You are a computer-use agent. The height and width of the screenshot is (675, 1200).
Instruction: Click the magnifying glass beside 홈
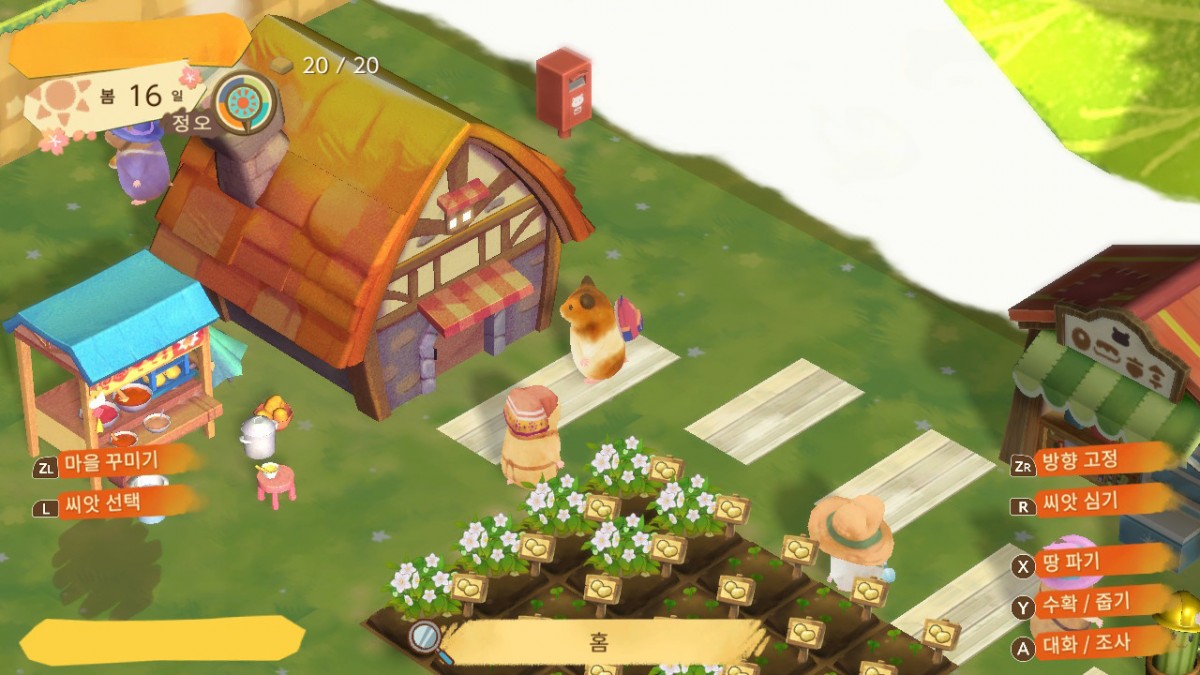pyautogui.click(x=427, y=637)
